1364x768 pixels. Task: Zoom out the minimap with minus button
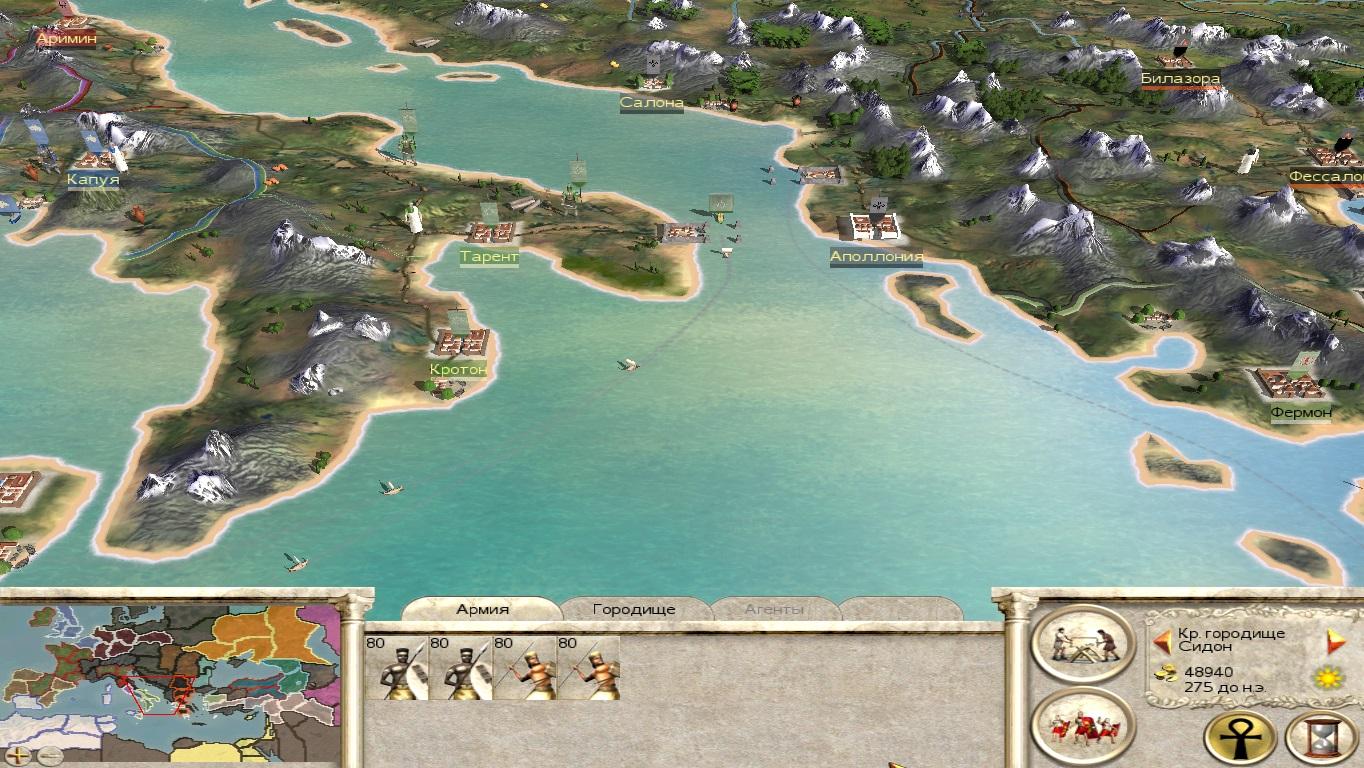click(47, 755)
